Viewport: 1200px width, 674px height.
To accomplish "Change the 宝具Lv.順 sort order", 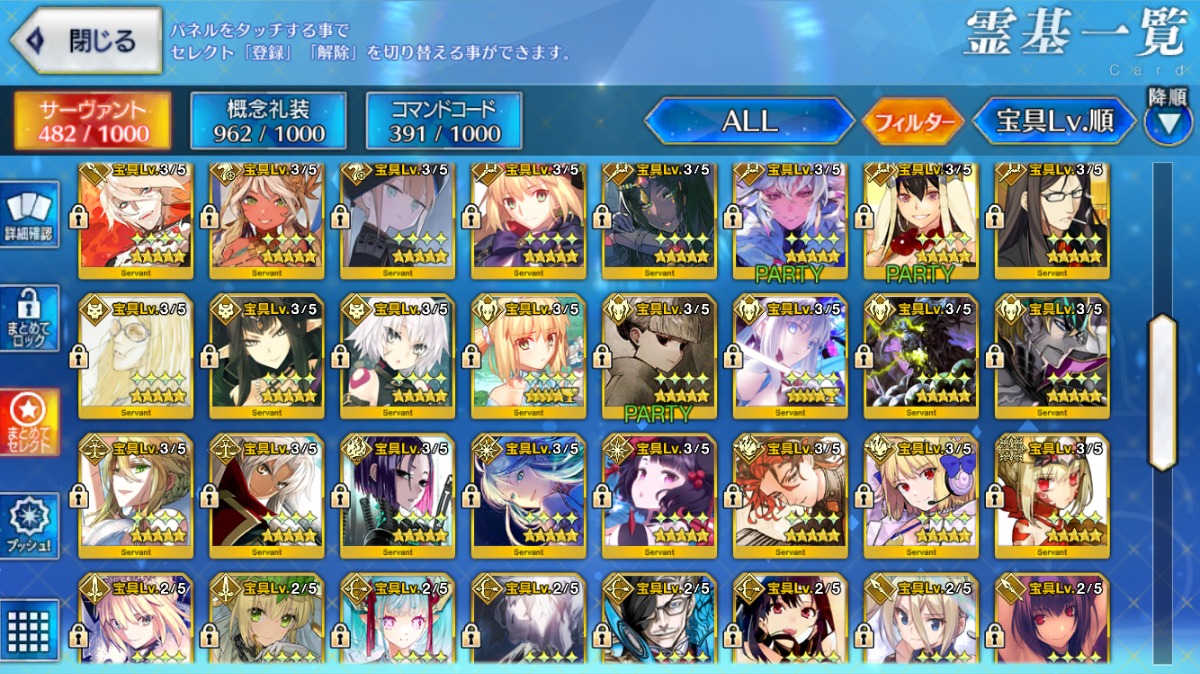I will (x=1054, y=122).
